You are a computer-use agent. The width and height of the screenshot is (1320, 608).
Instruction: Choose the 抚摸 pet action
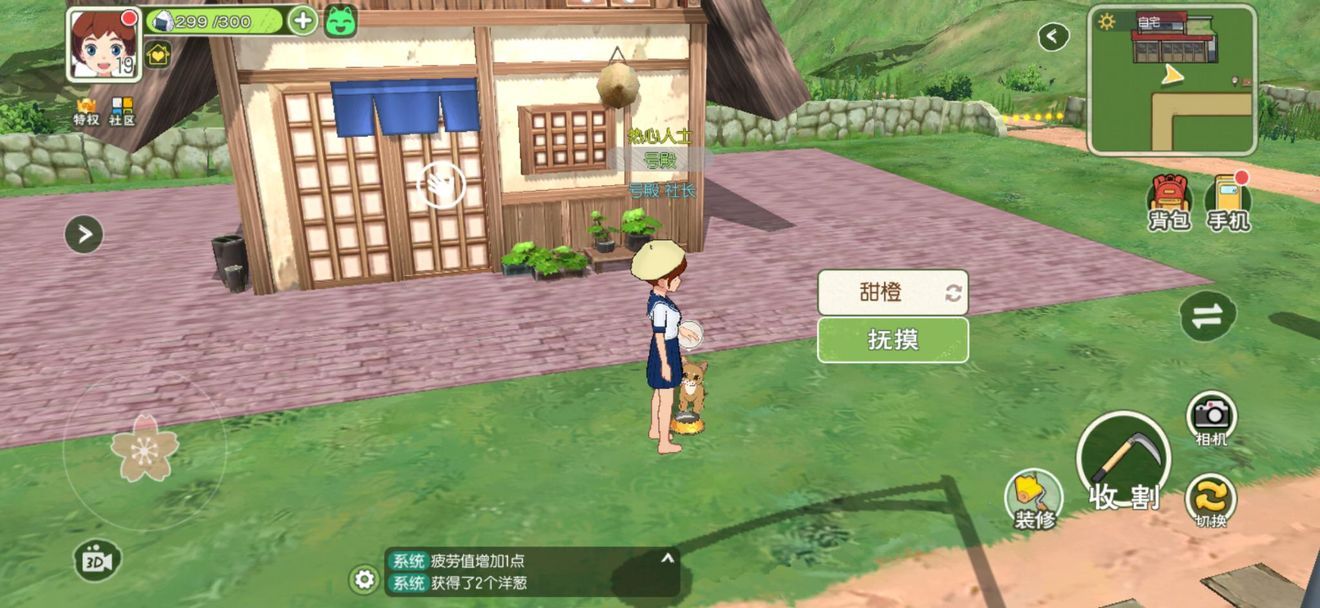893,340
